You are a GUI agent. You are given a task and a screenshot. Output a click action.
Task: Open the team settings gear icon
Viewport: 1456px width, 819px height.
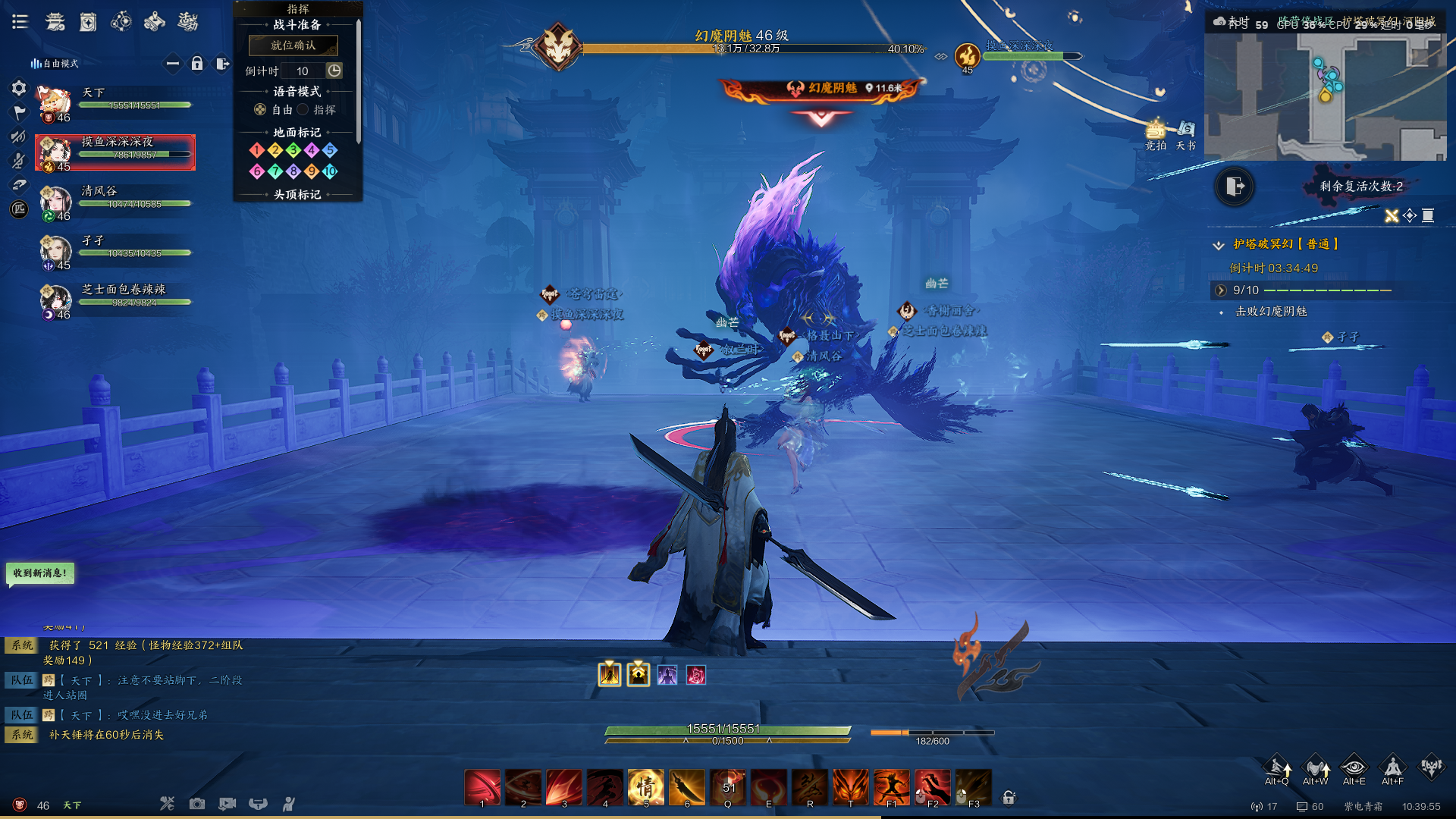tap(19, 88)
